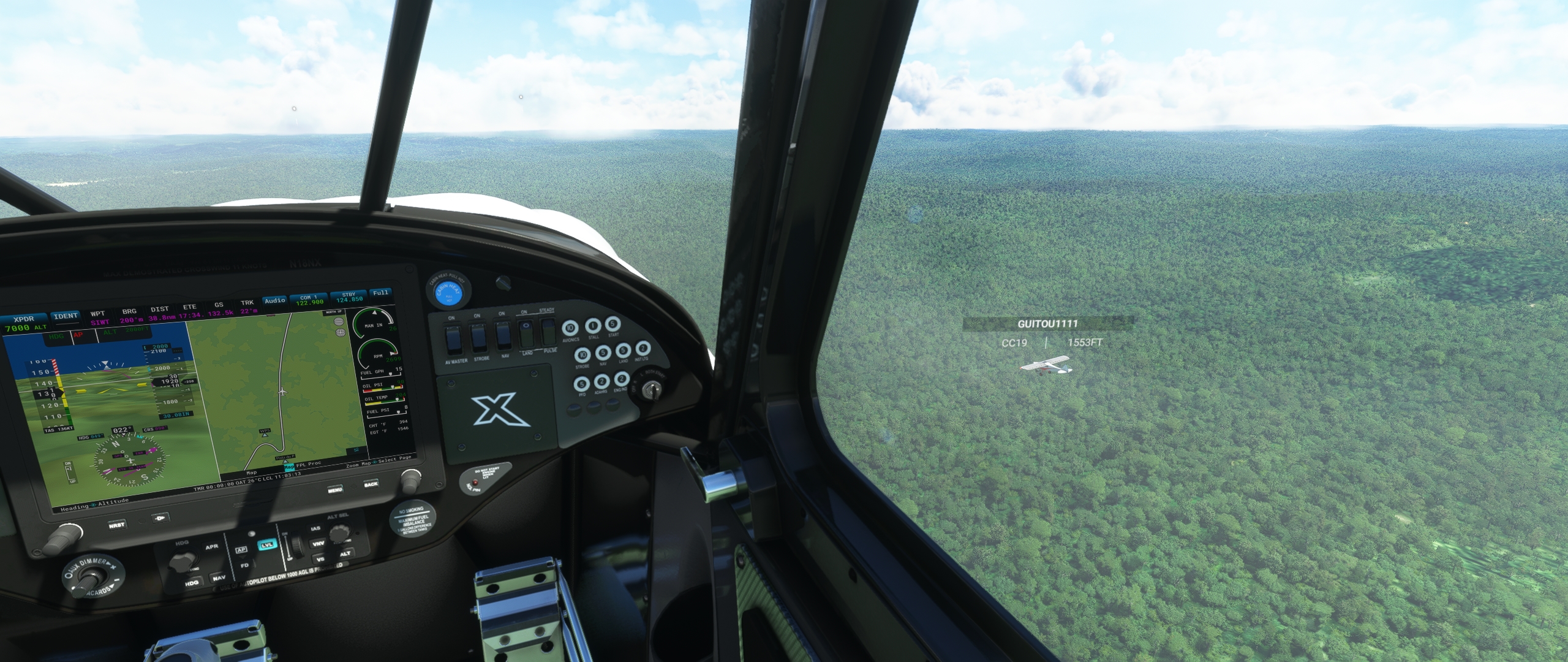Engage the autopilot AP button
1568x662 pixels.
tap(241, 550)
